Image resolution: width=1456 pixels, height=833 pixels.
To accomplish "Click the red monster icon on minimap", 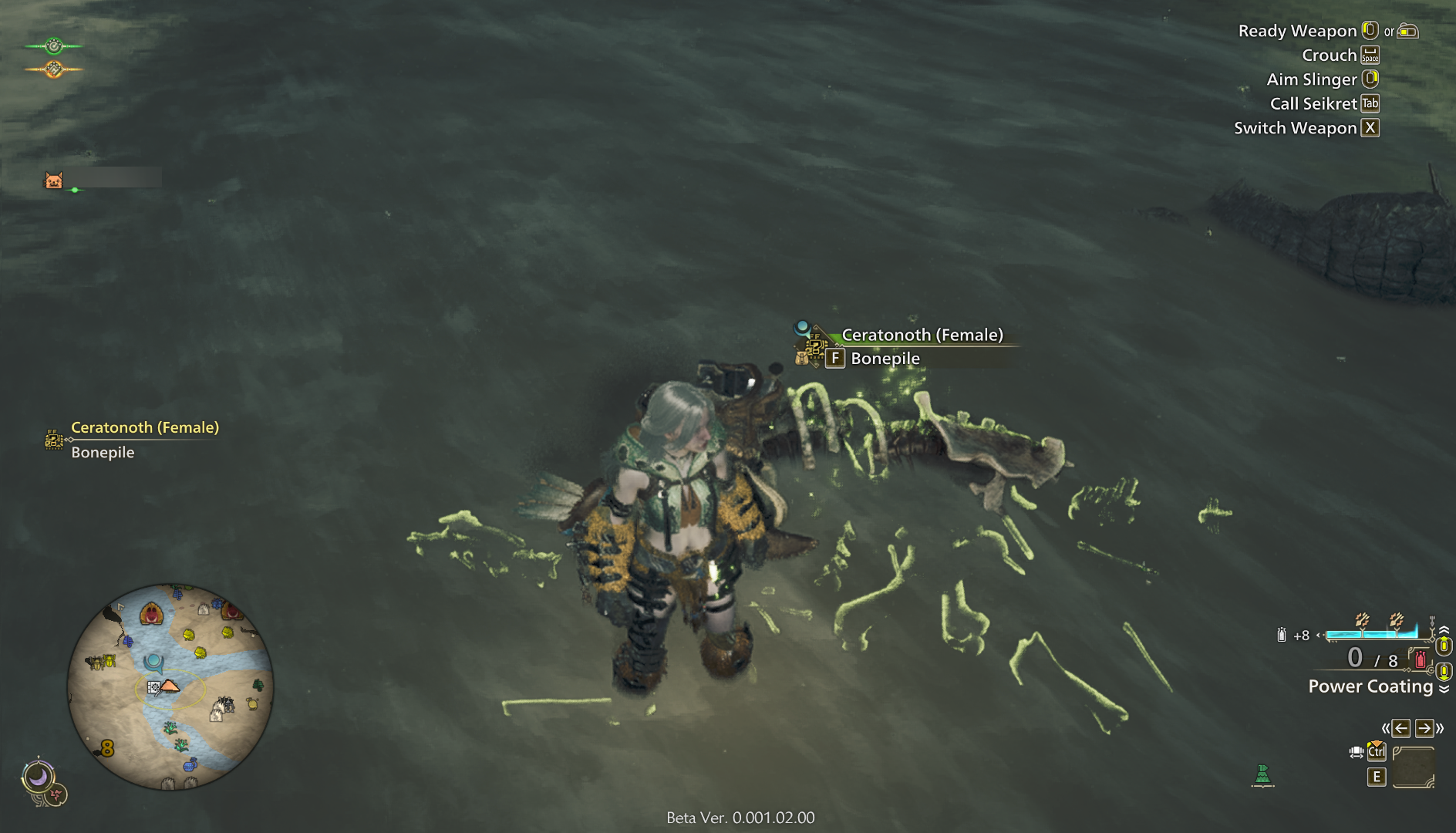I will [x=152, y=614].
